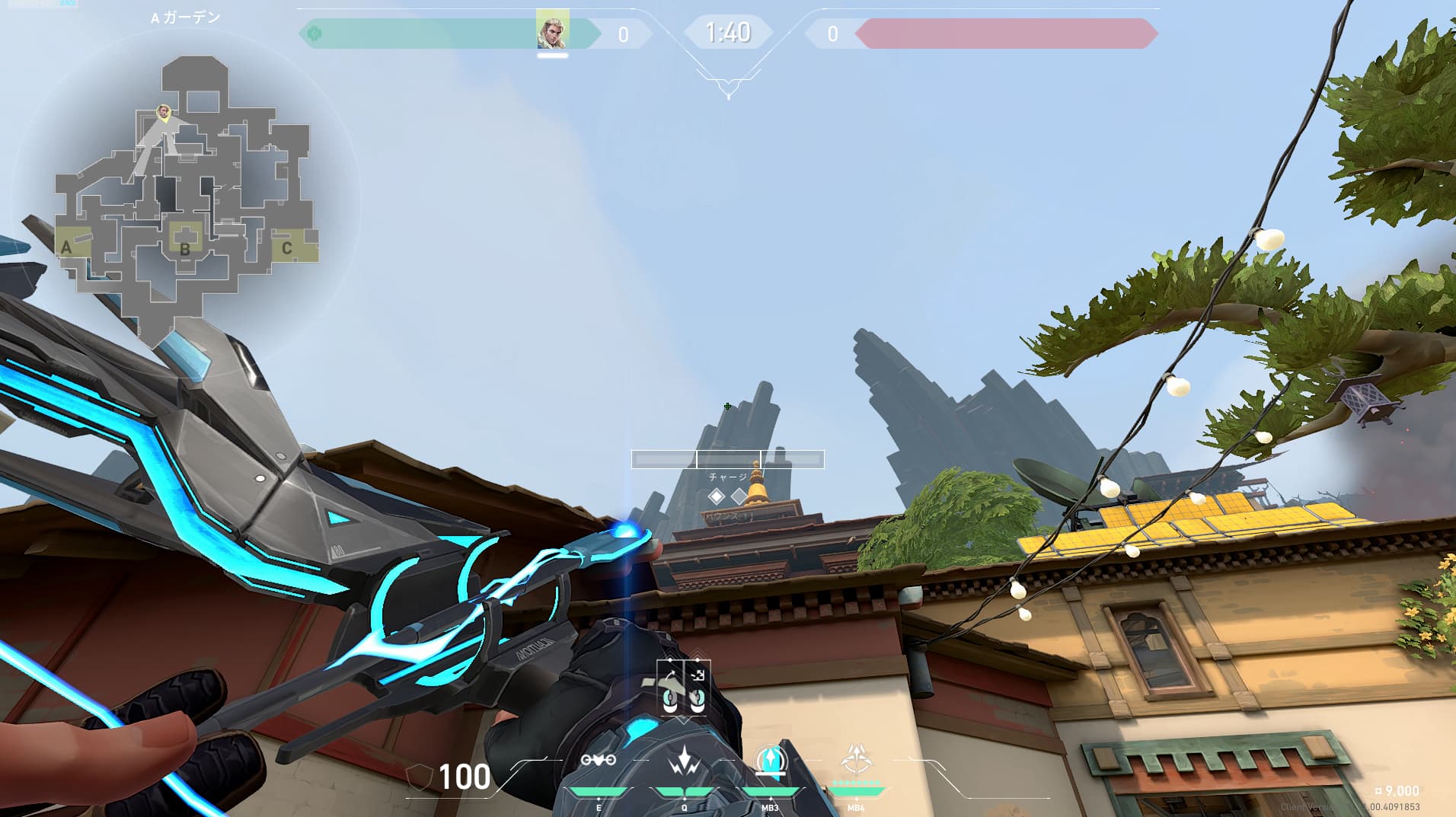This screenshot has width=1456, height=817.
Task: Toggle the second empty bounce diamond indicator
Action: pyautogui.click(x=739, y=496)
